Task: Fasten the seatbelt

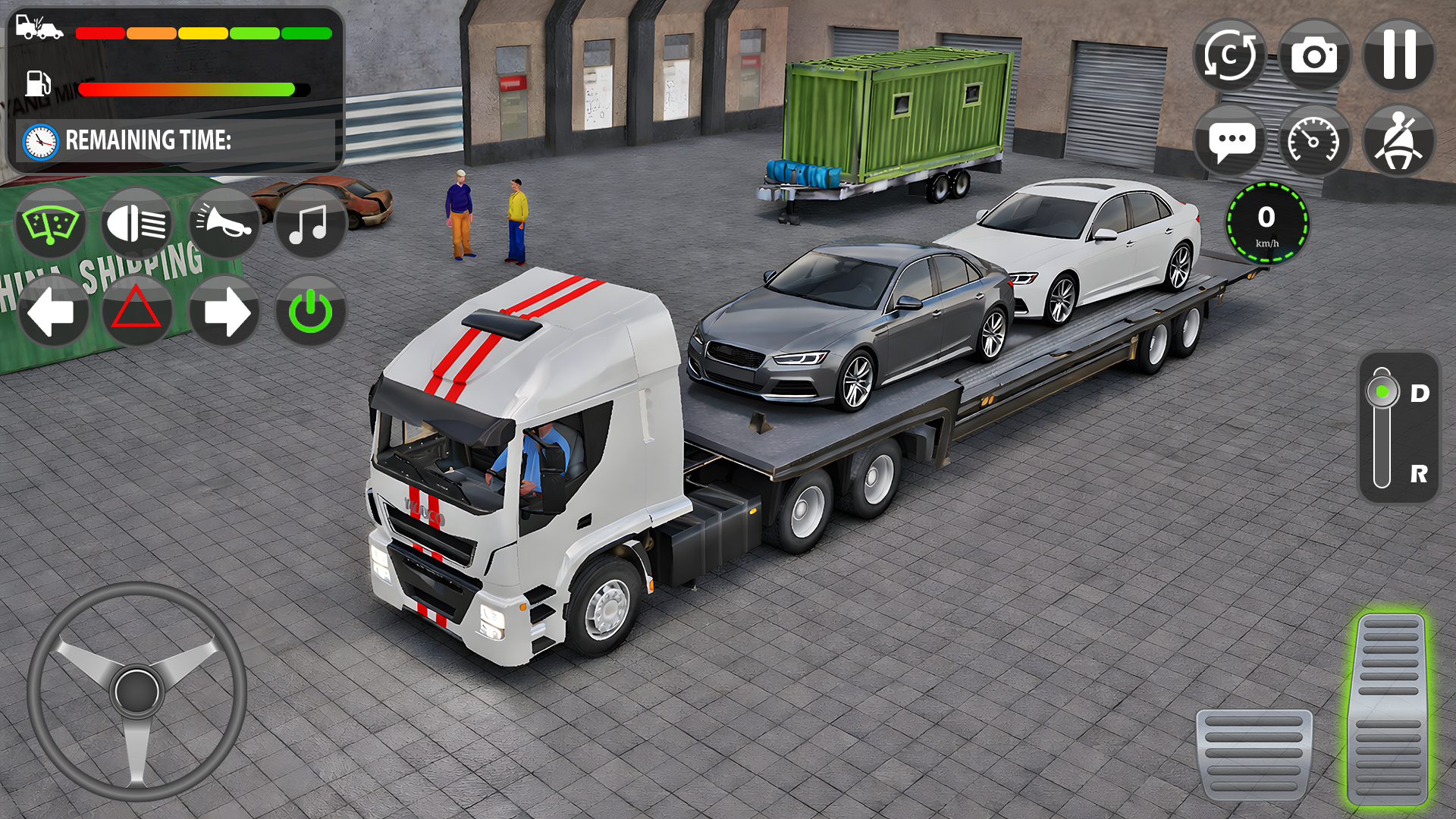Action: (1398, 139)
